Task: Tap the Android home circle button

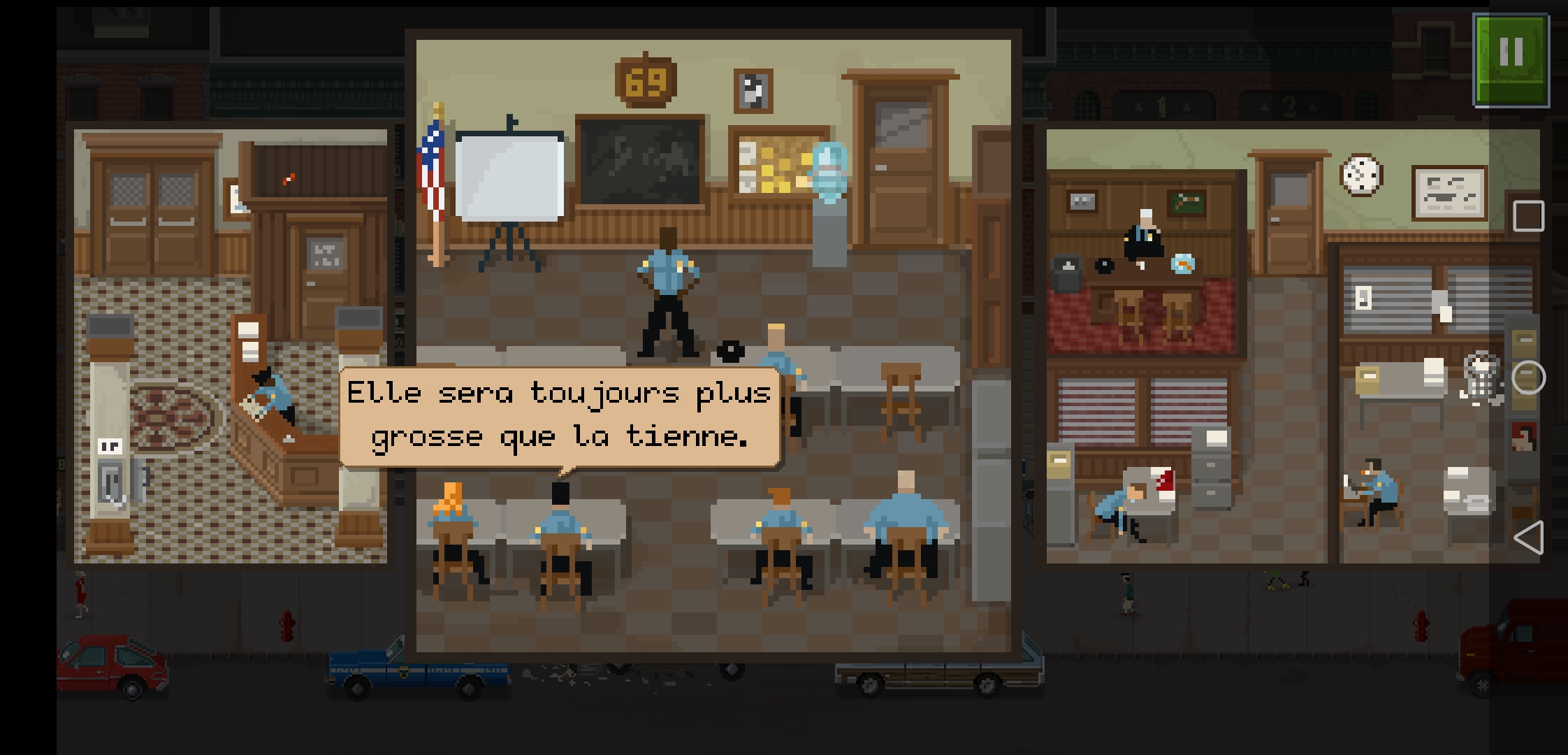Action: tap(1528, 377)
